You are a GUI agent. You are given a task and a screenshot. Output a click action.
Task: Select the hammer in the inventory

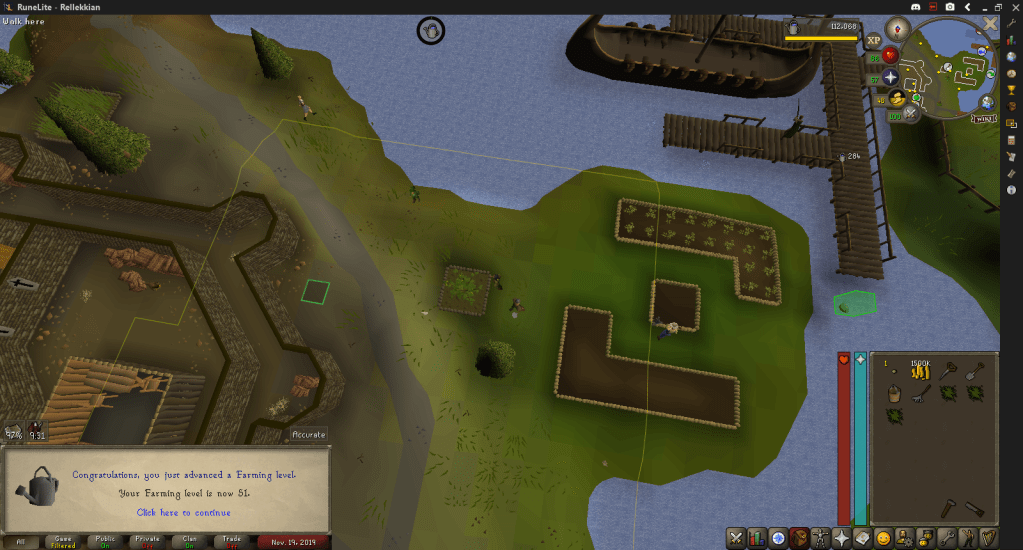pos(947,509)
